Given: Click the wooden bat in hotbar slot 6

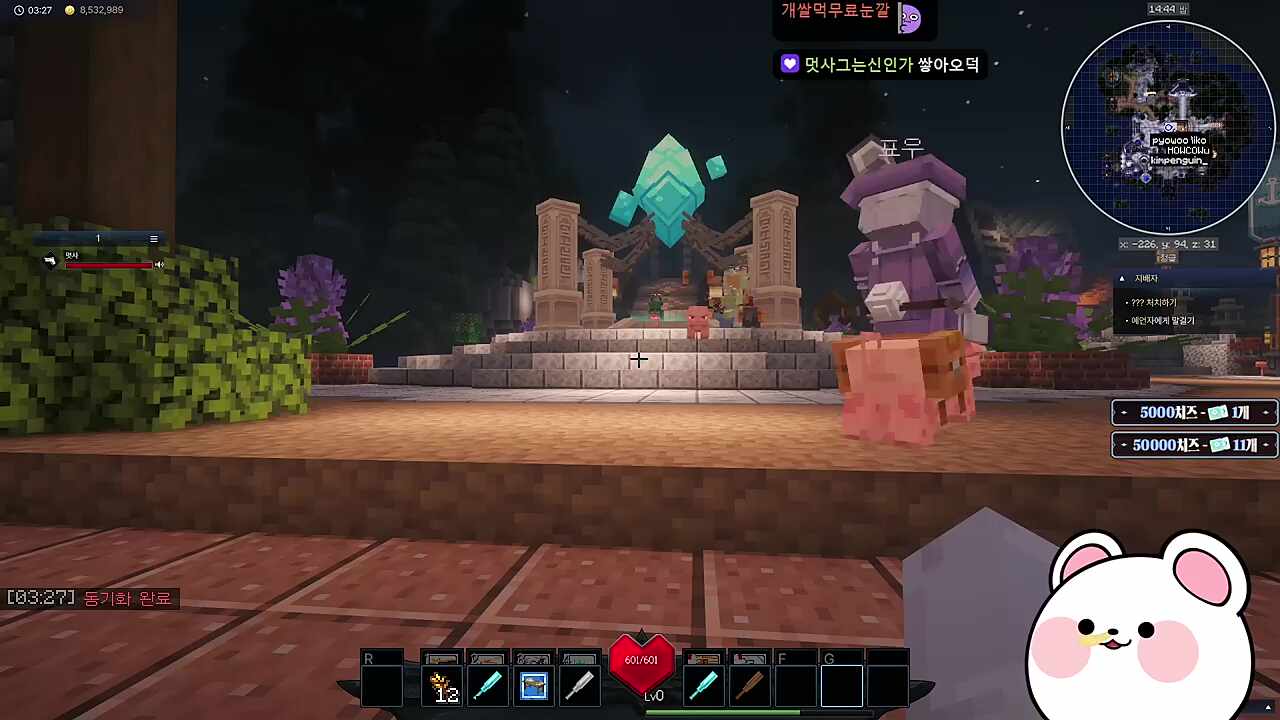Looking at the screenshot, I should click(750, 684).
